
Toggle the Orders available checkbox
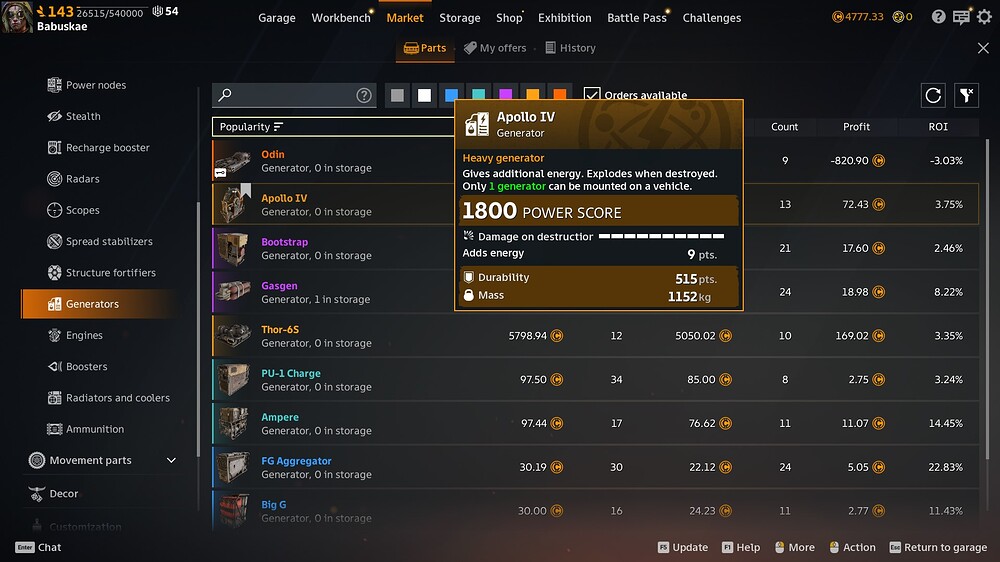tap(592, 95)
